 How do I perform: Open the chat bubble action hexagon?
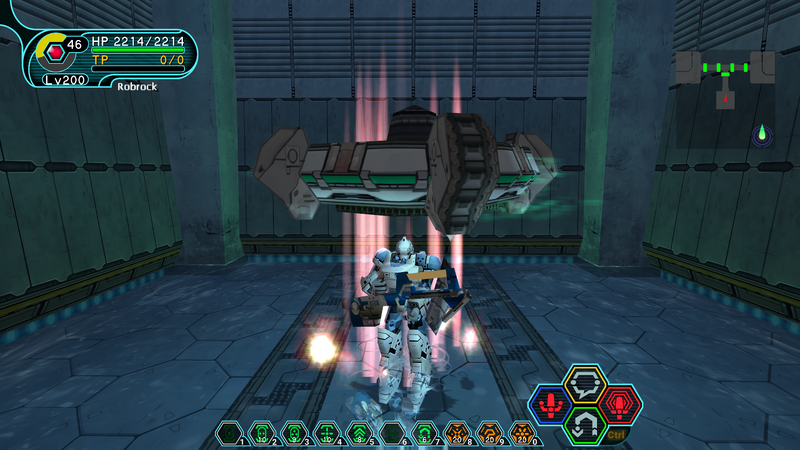point(584,384)
